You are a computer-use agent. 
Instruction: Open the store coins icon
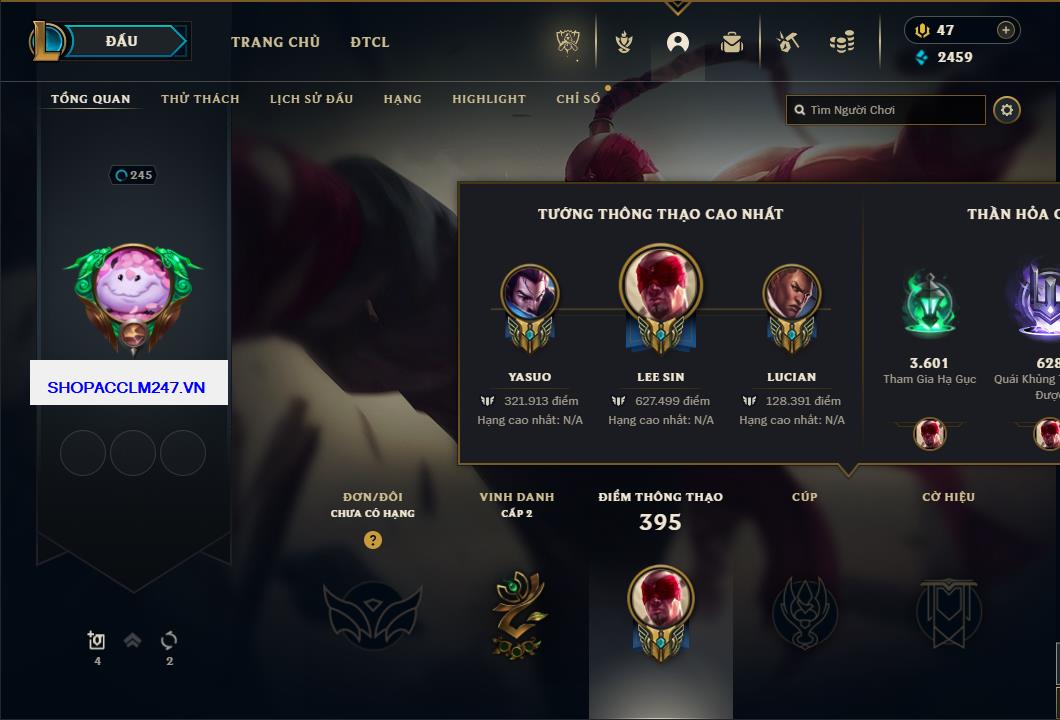click(842, 42)
